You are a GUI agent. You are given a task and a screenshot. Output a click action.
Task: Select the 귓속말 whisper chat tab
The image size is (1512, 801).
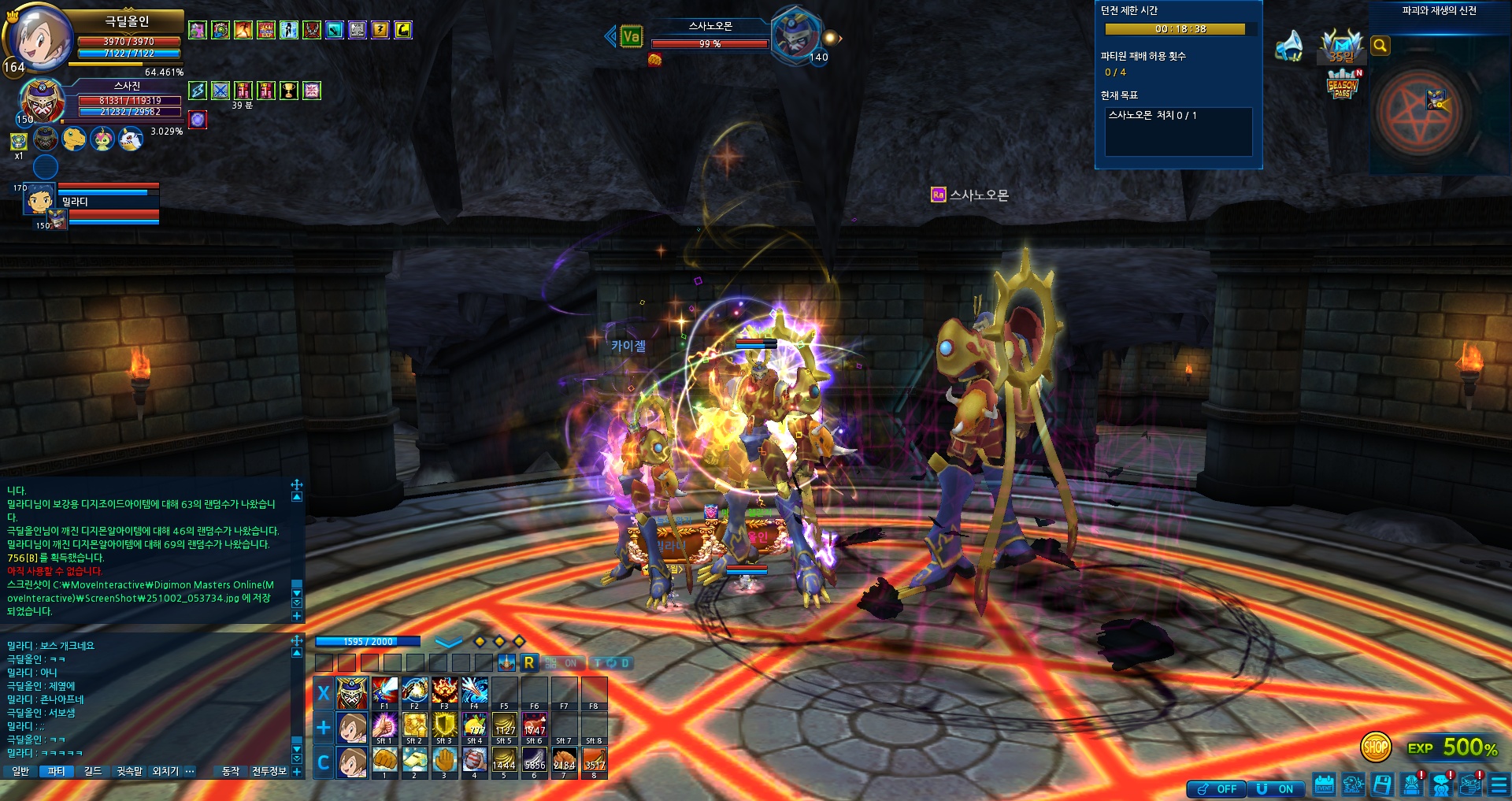[x=129, y=771]
